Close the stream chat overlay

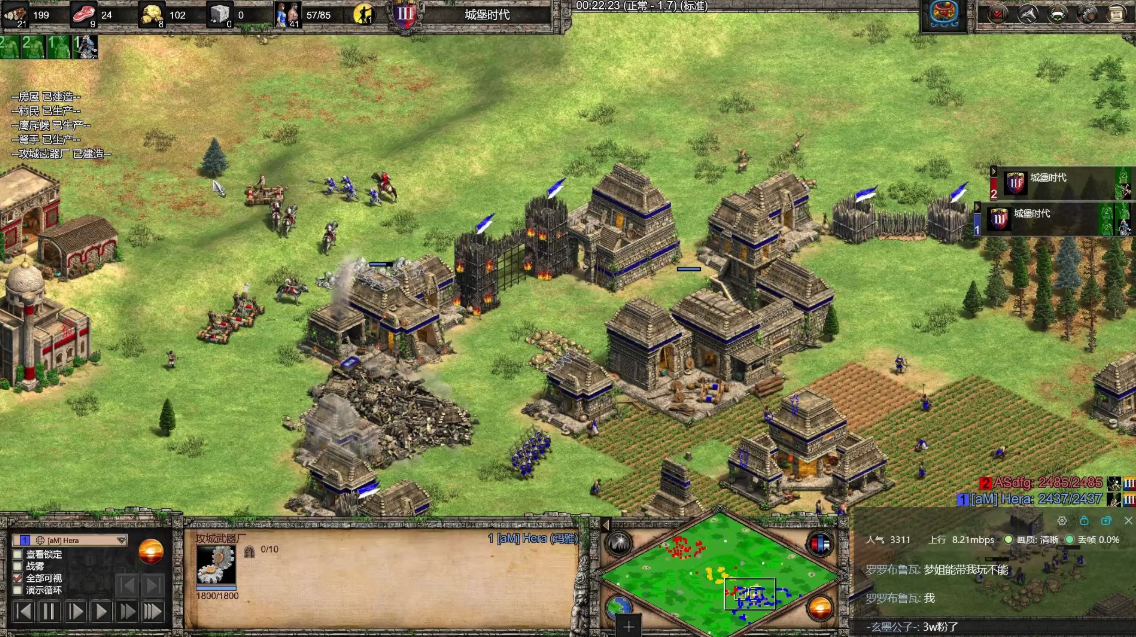coord(1128,521)
